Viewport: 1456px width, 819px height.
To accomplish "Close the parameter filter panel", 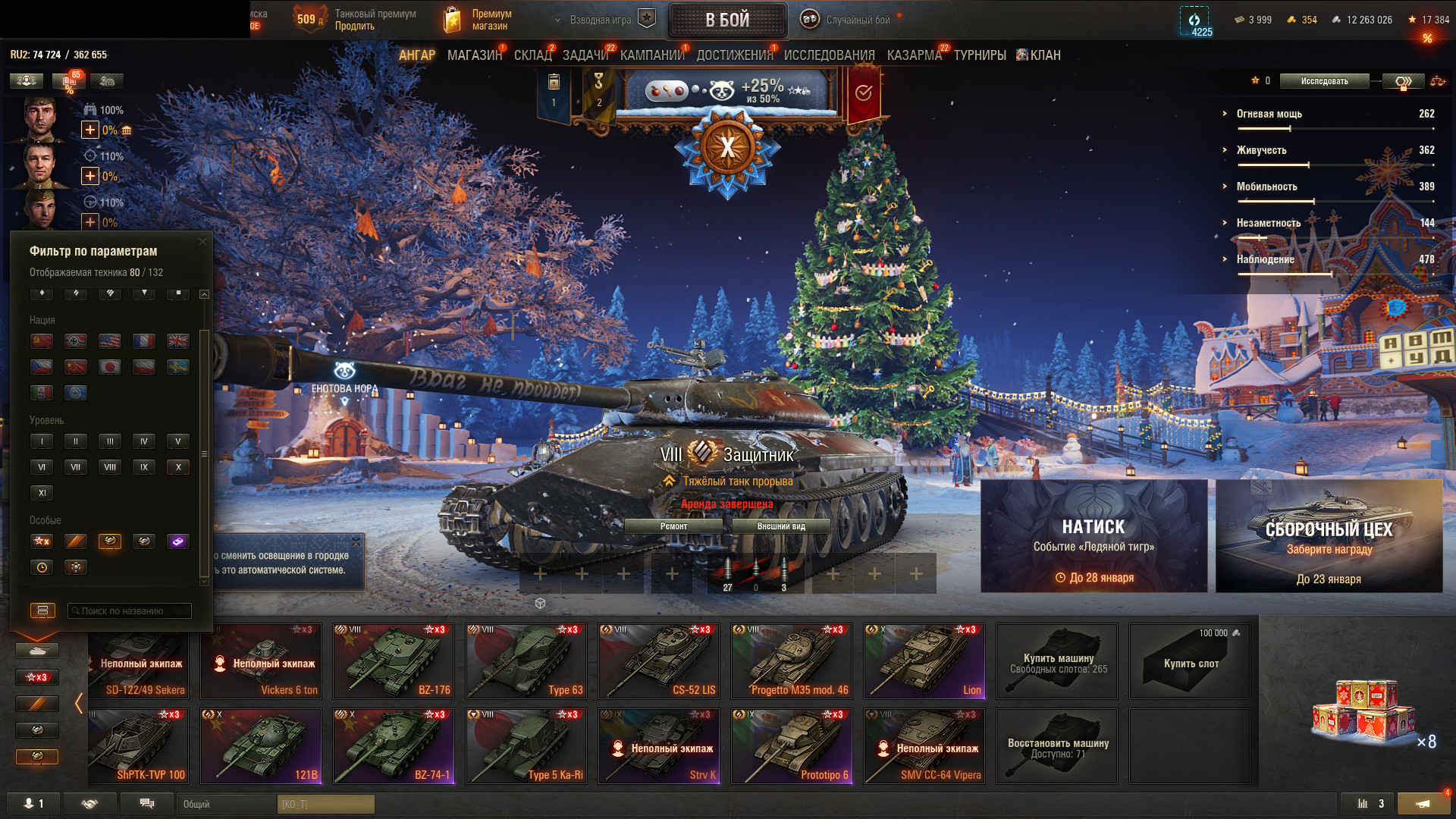I will [x=202, y=242].
